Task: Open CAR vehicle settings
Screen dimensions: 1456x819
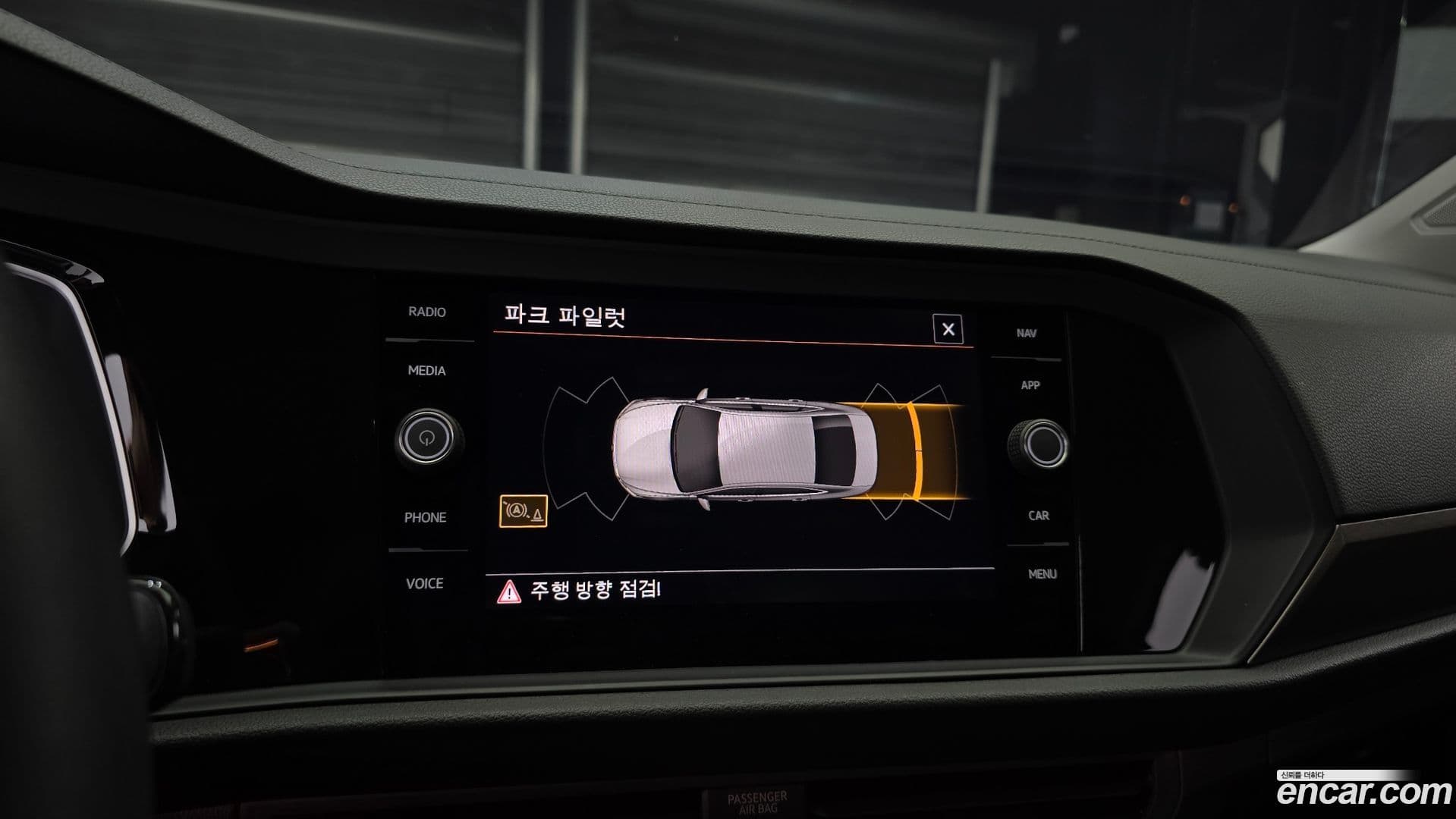Action: click(1039, 516)
